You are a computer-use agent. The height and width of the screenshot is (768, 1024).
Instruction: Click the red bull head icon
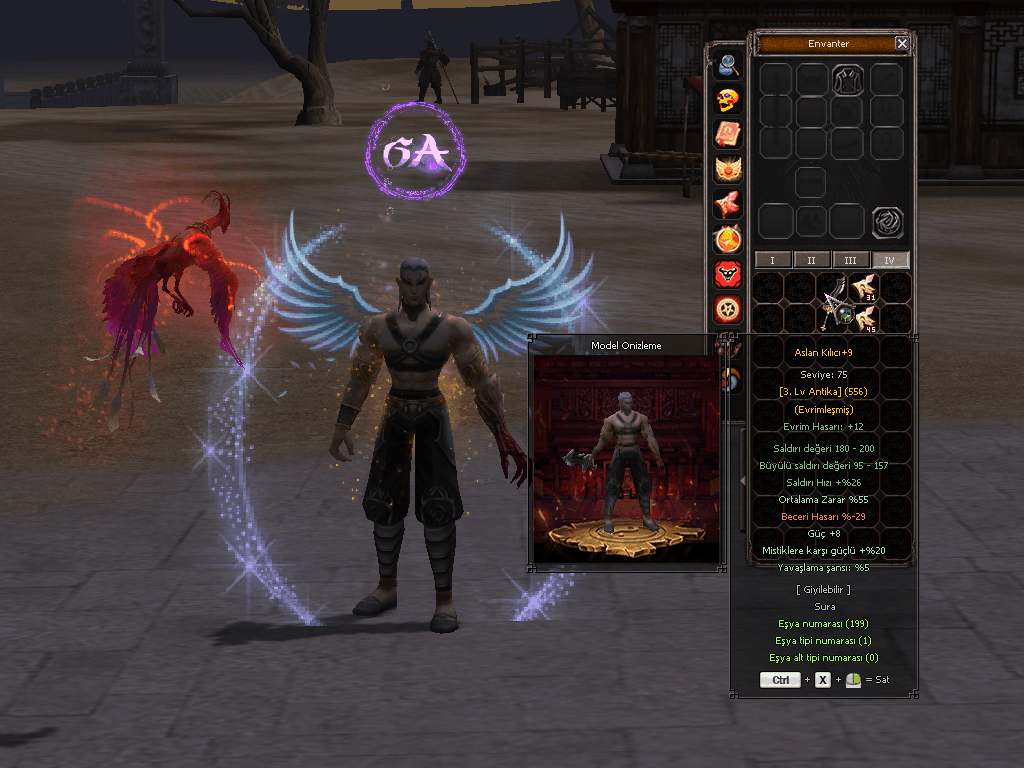(727, 274)
